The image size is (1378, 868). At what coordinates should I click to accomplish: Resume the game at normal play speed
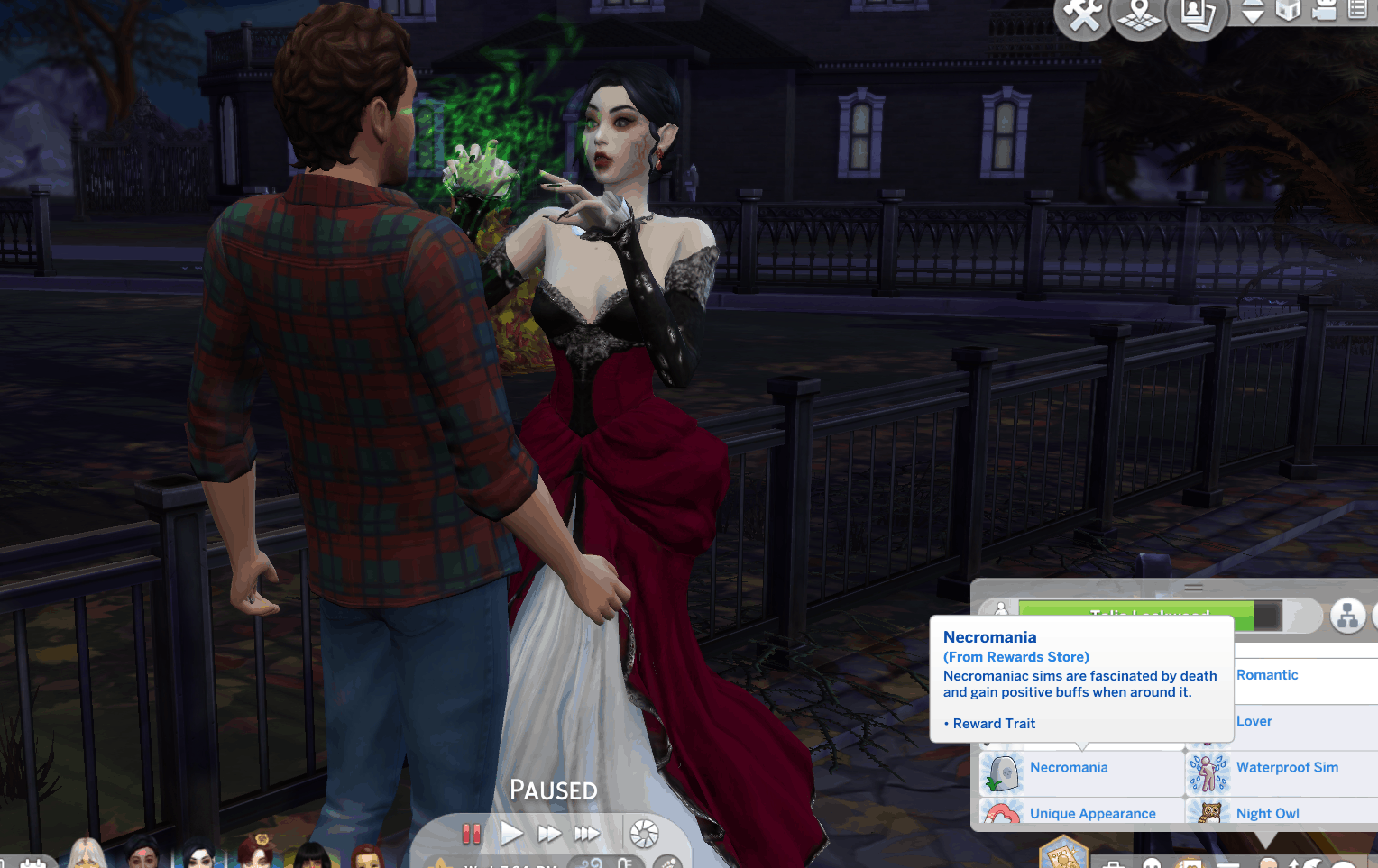(511, 834)
